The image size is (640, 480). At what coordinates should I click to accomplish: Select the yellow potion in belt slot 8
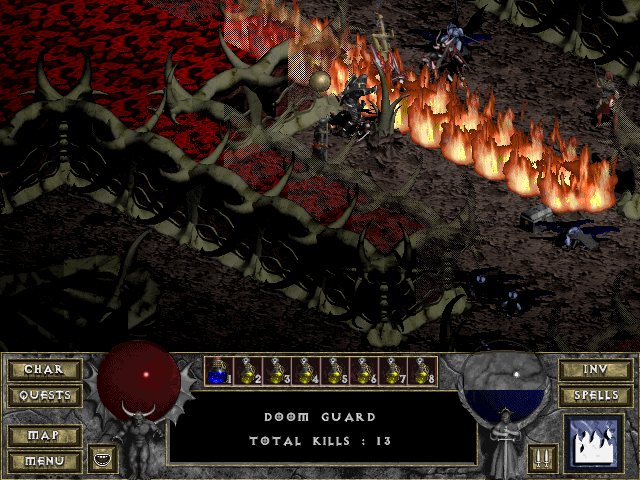(422, 371)
